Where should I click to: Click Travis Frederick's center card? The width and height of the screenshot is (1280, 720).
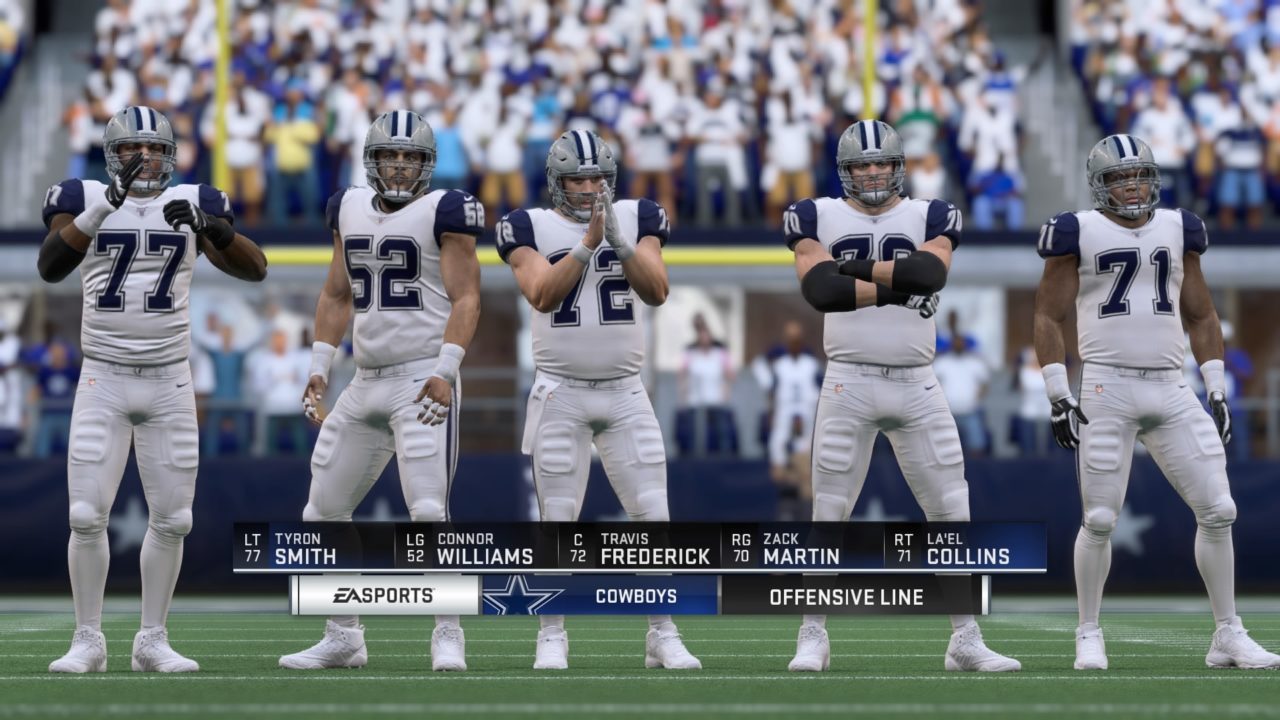pyautogui.click(x=640, y=548)
